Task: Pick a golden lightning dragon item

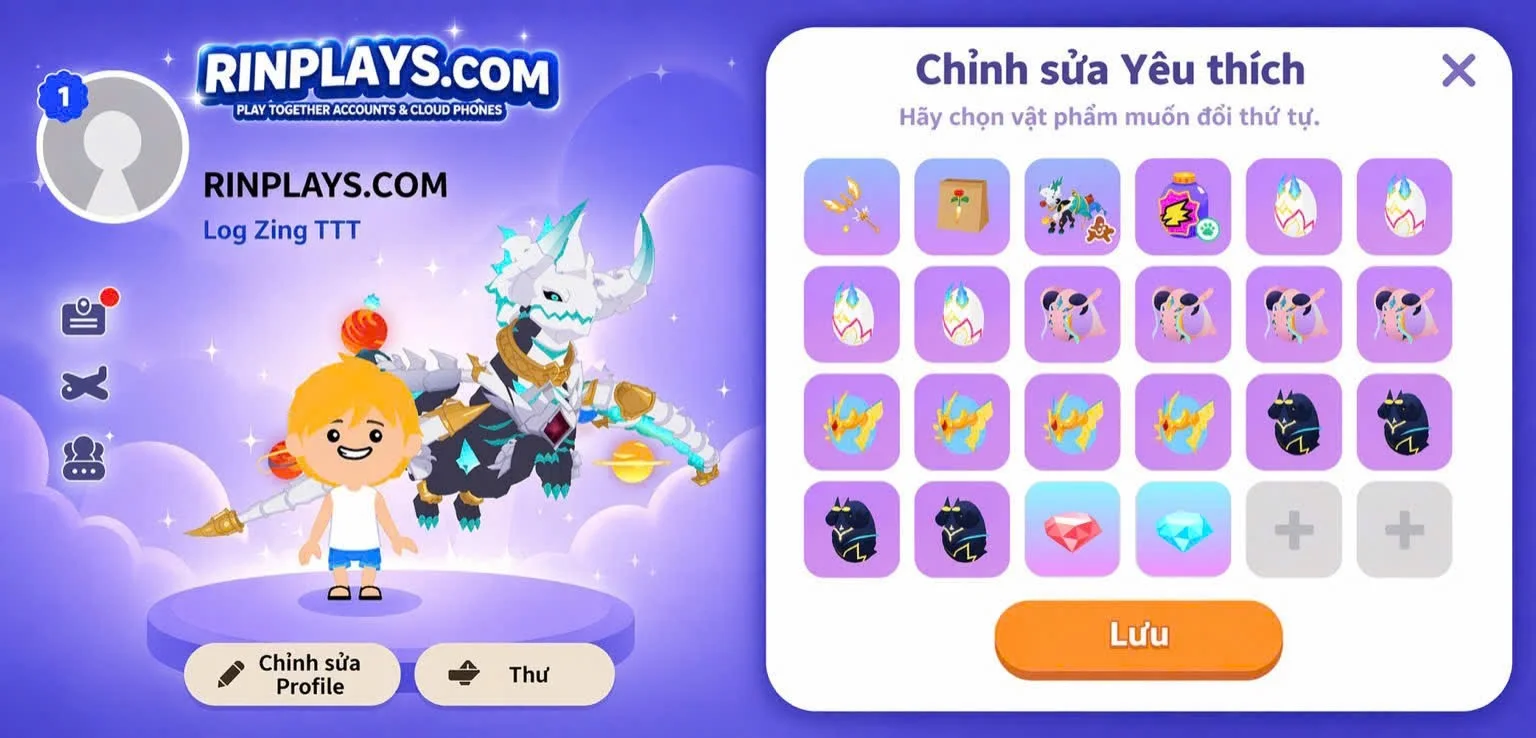Action: pos(850,422)
